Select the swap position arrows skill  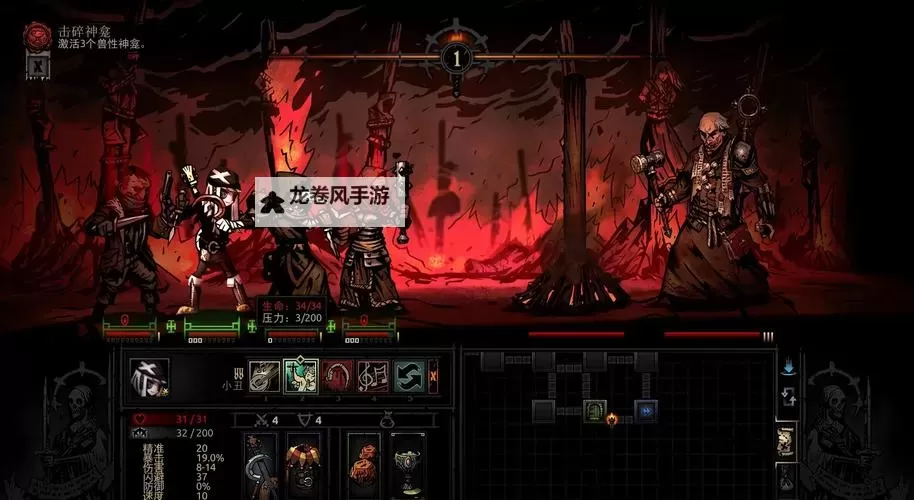pos(408,375)
